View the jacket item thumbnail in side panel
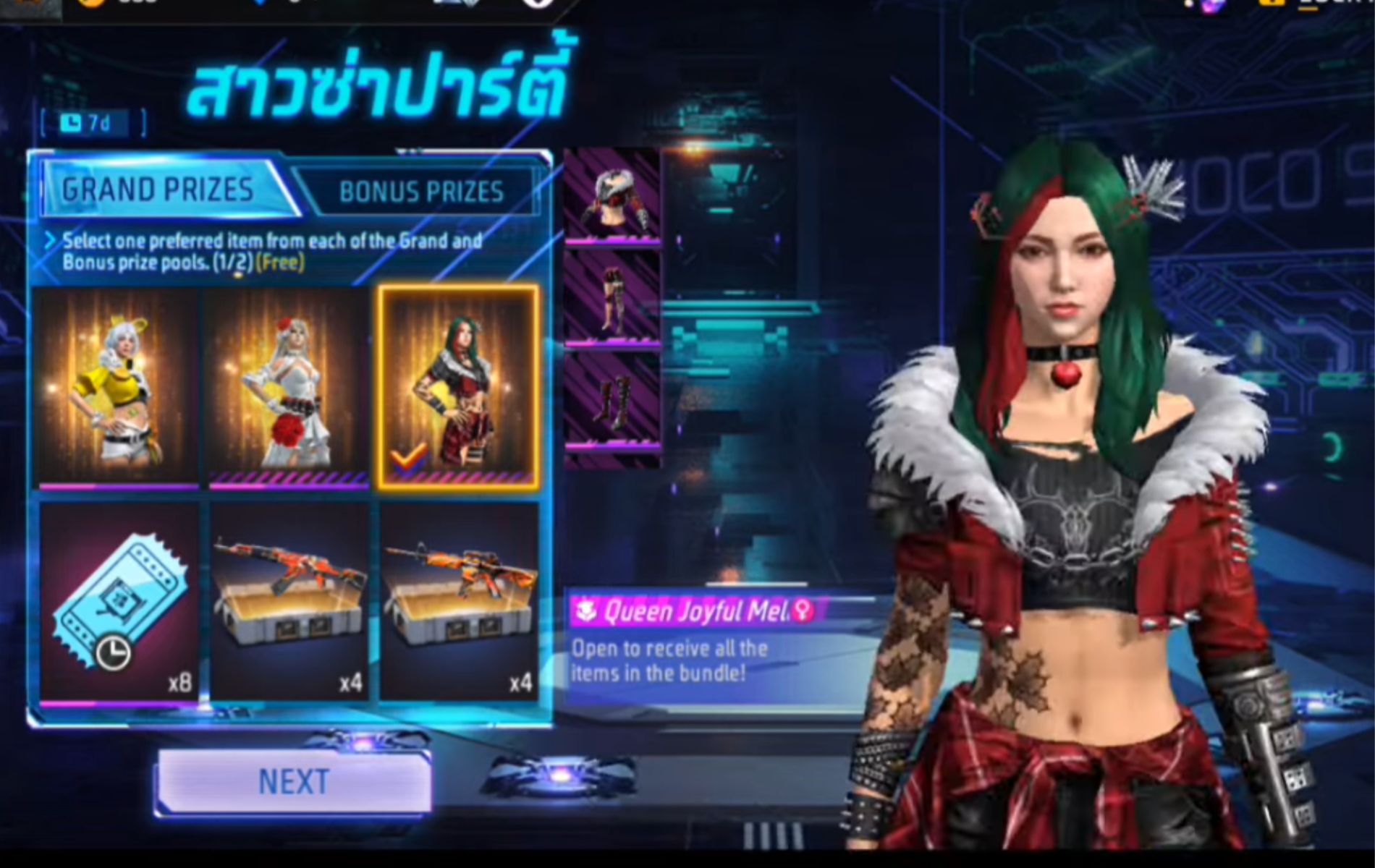 coord(614,195)
